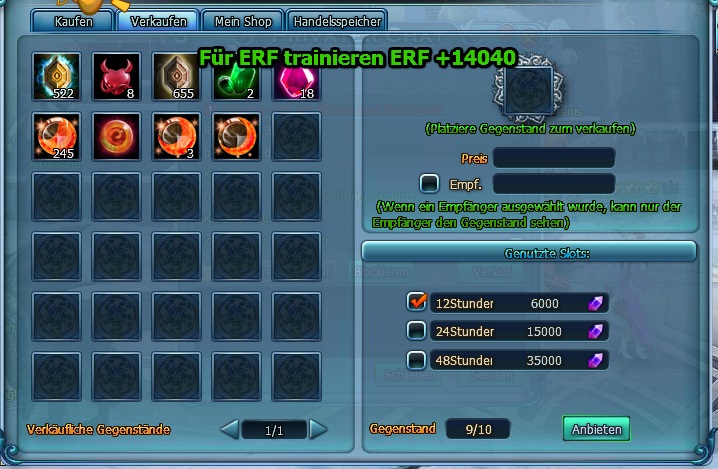Go to the previous item page

[229, 430]
